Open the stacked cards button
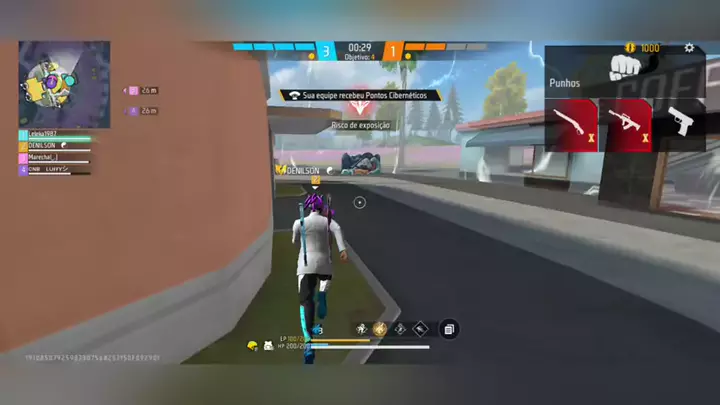The width and height of the screenshot is (720, 405). [x=449, y=329]
